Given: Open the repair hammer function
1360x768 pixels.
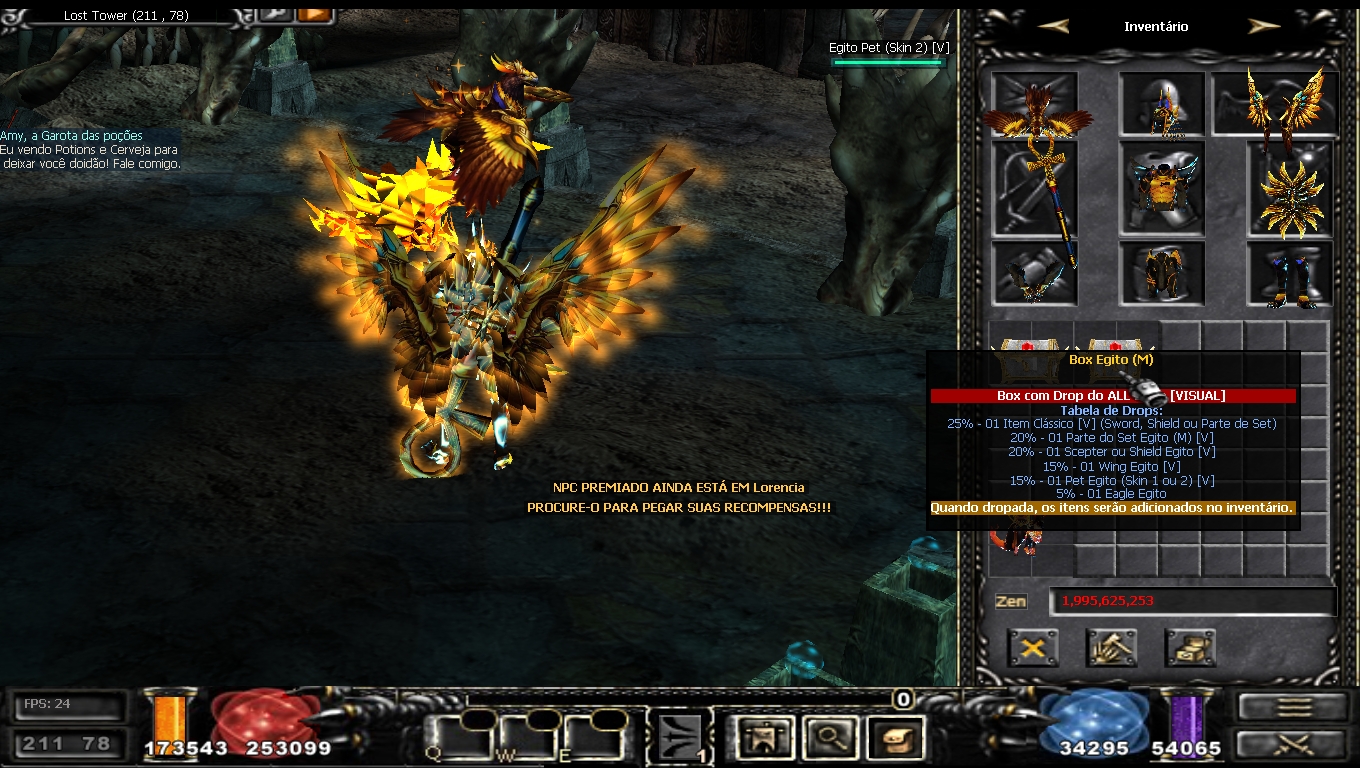Looking at the screenshot, I should point(1111,648).
